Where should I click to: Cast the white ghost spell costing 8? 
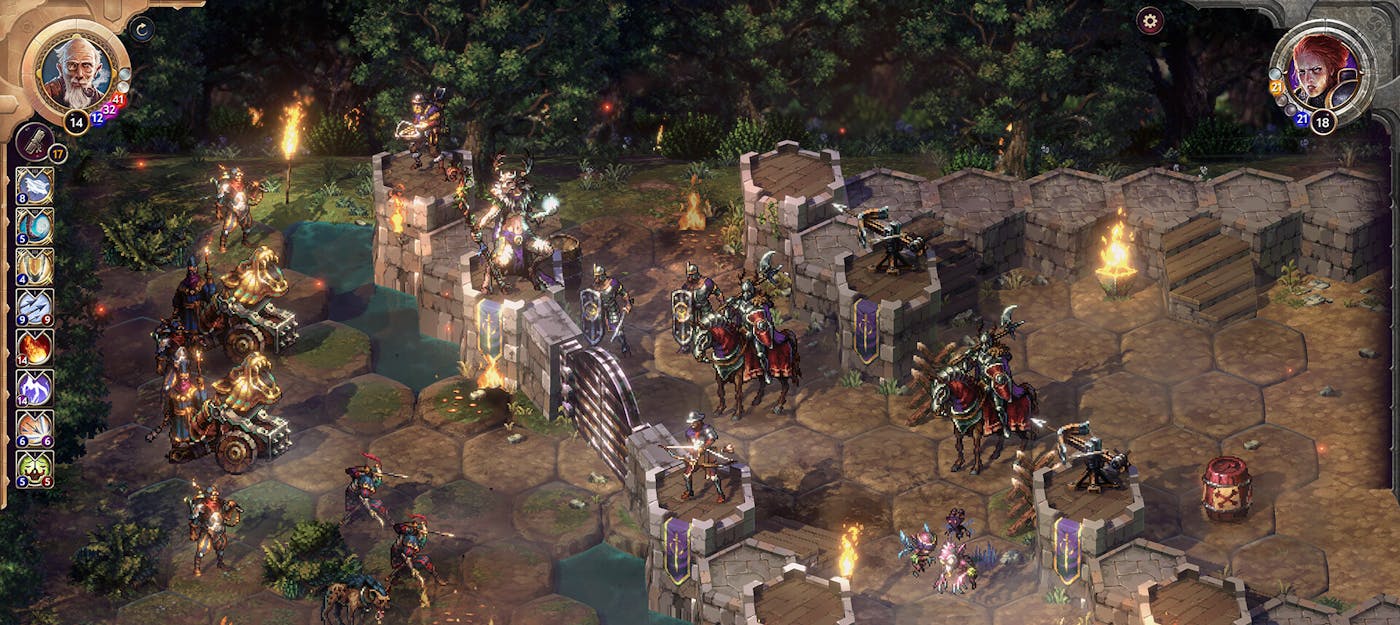pos(35,186)
